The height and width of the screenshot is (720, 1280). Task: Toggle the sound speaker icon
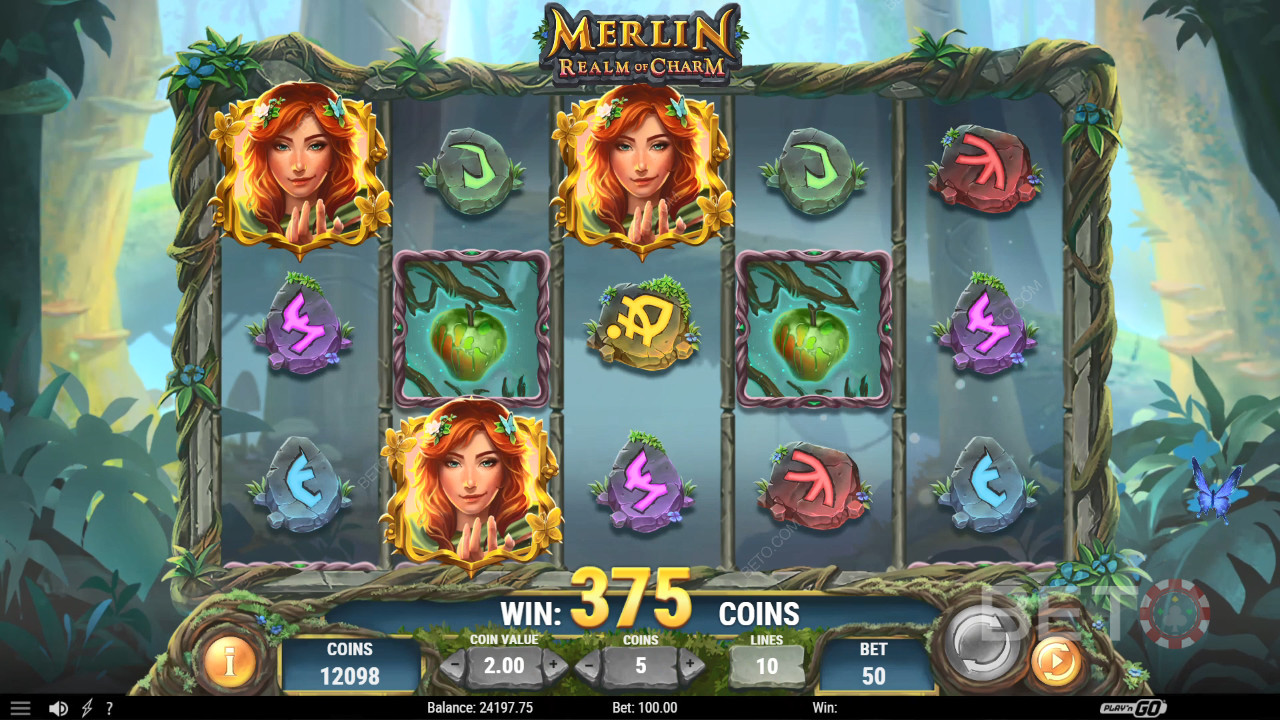click(58, 708)
